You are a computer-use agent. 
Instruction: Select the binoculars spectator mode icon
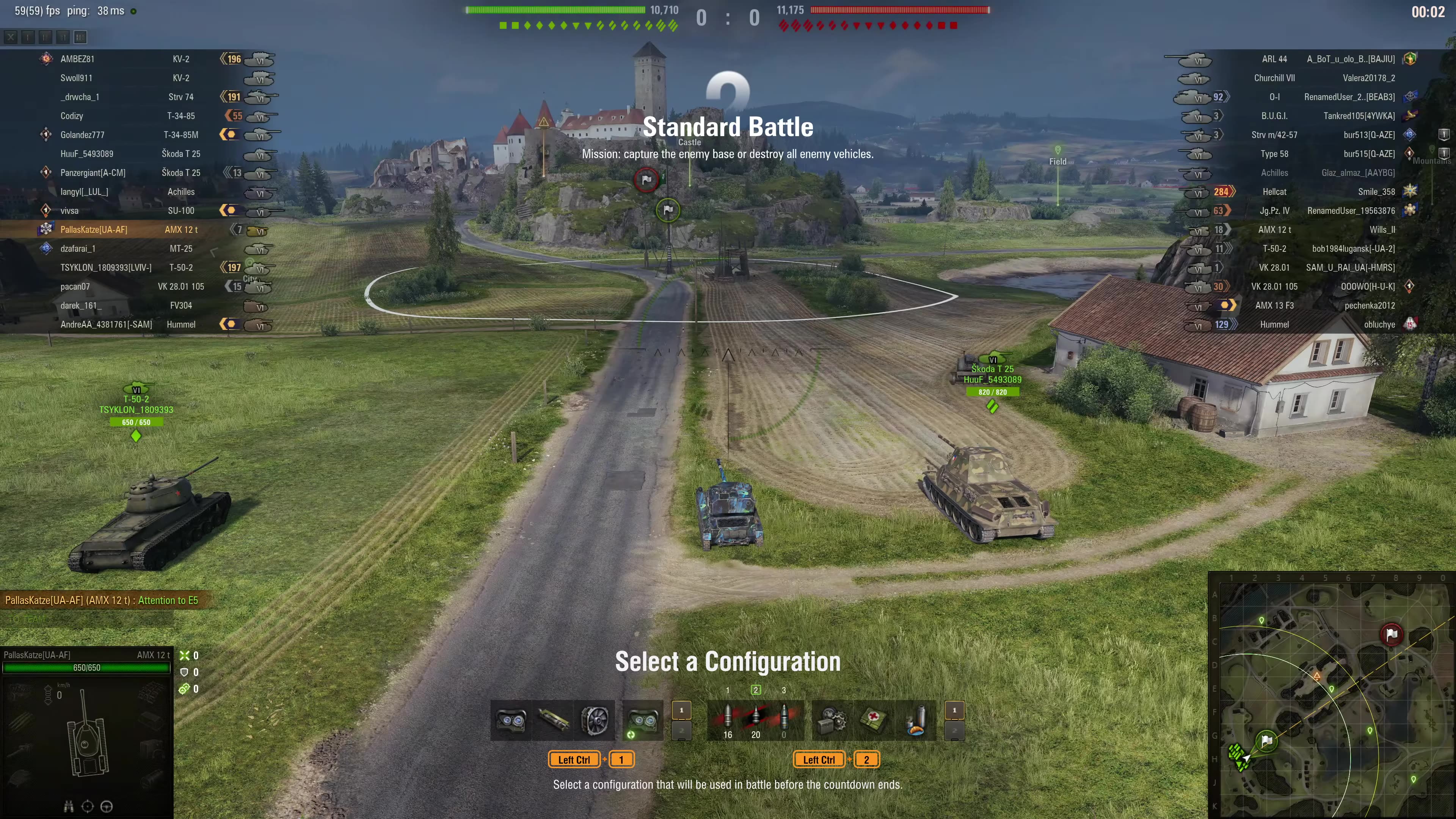(x=69, y=806)
